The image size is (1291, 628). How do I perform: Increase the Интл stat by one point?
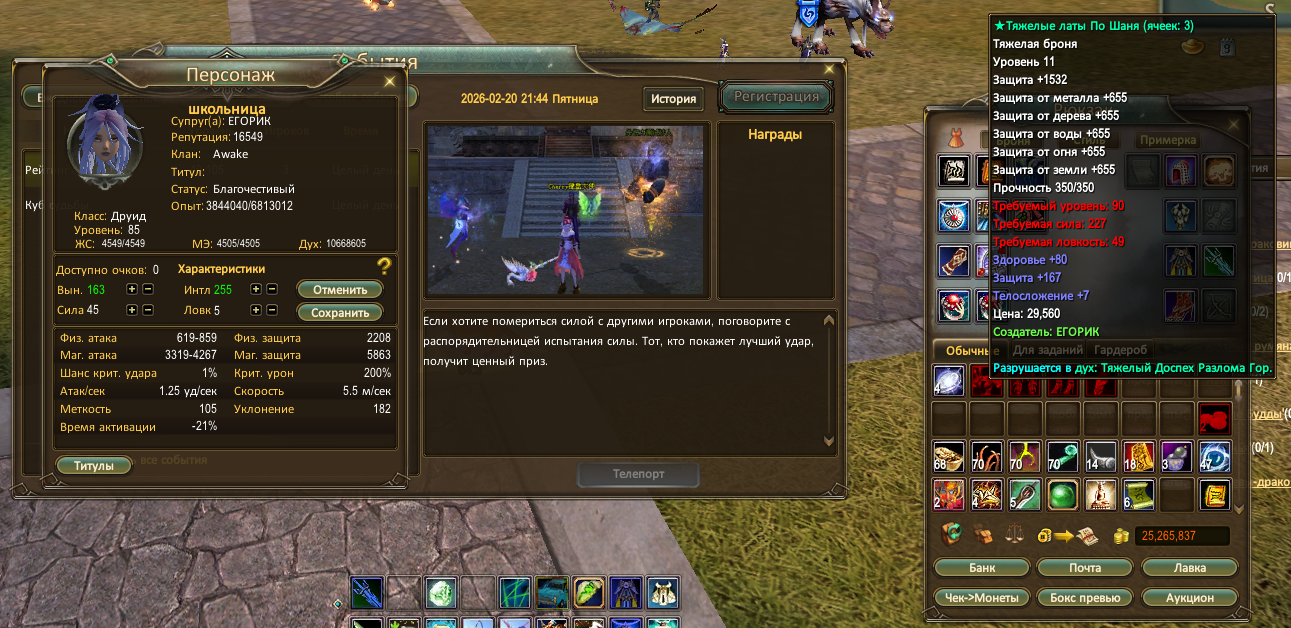257,290
